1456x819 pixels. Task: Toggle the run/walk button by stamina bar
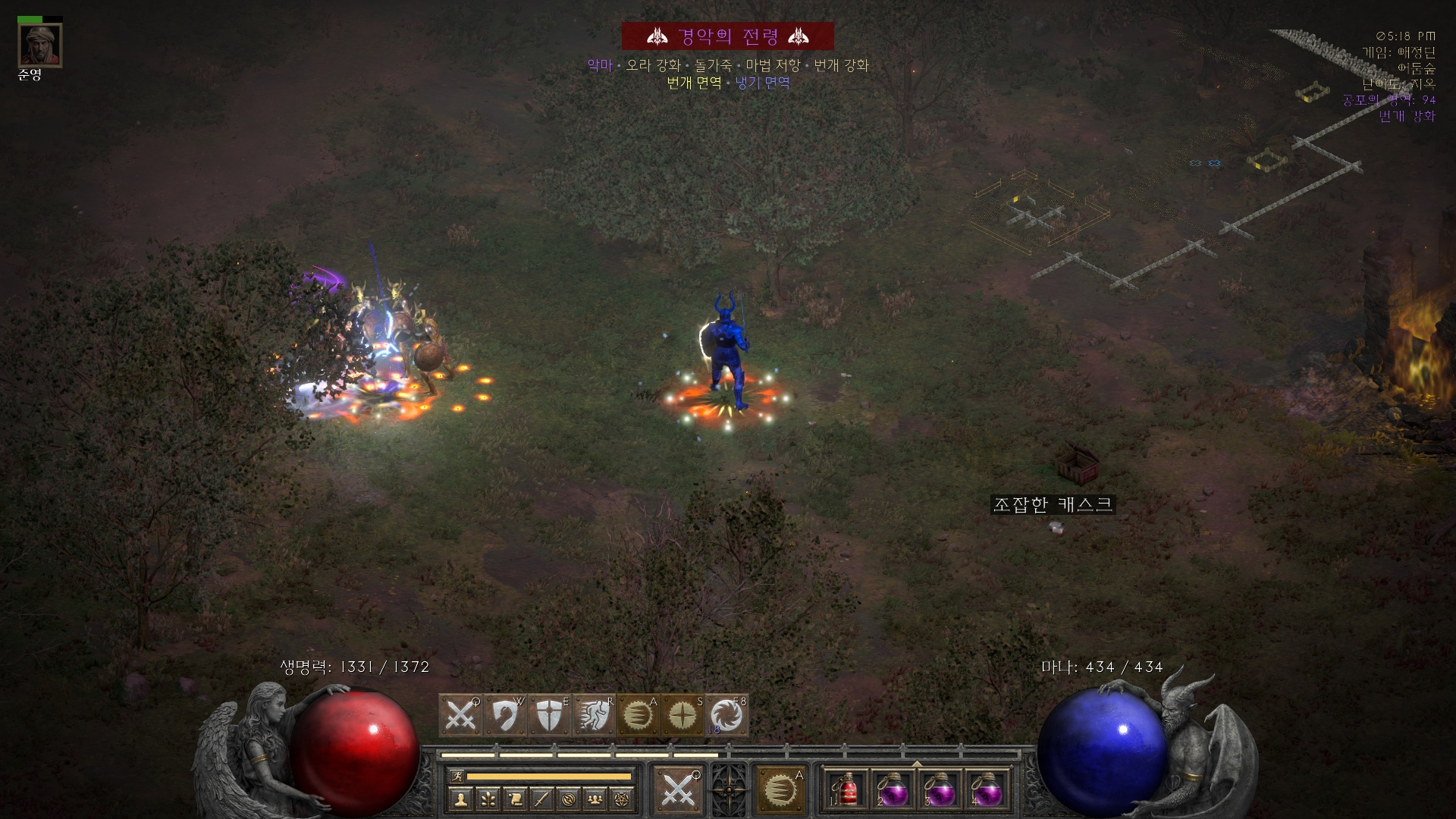pos(457,776)
